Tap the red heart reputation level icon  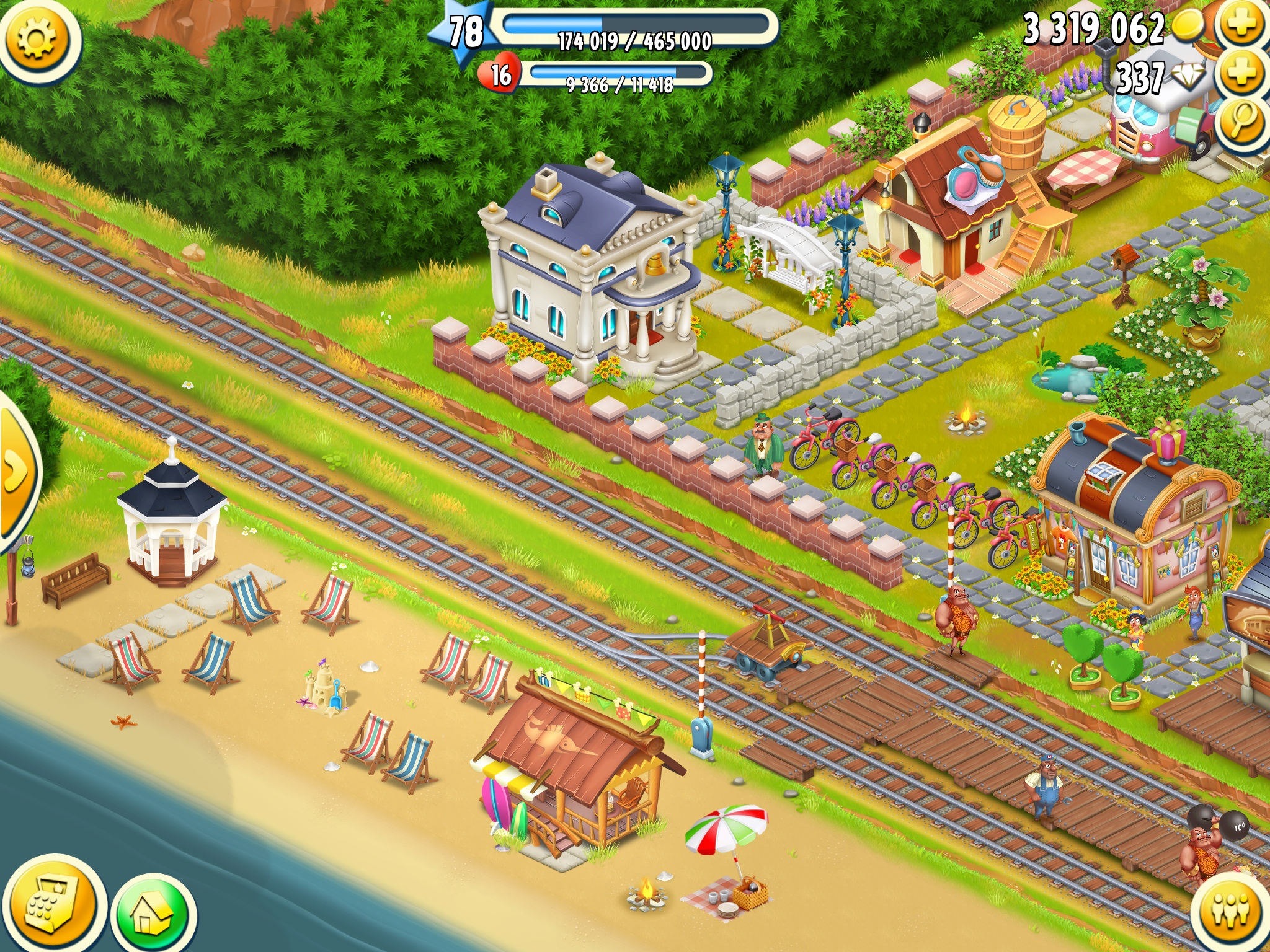[499, 75]
